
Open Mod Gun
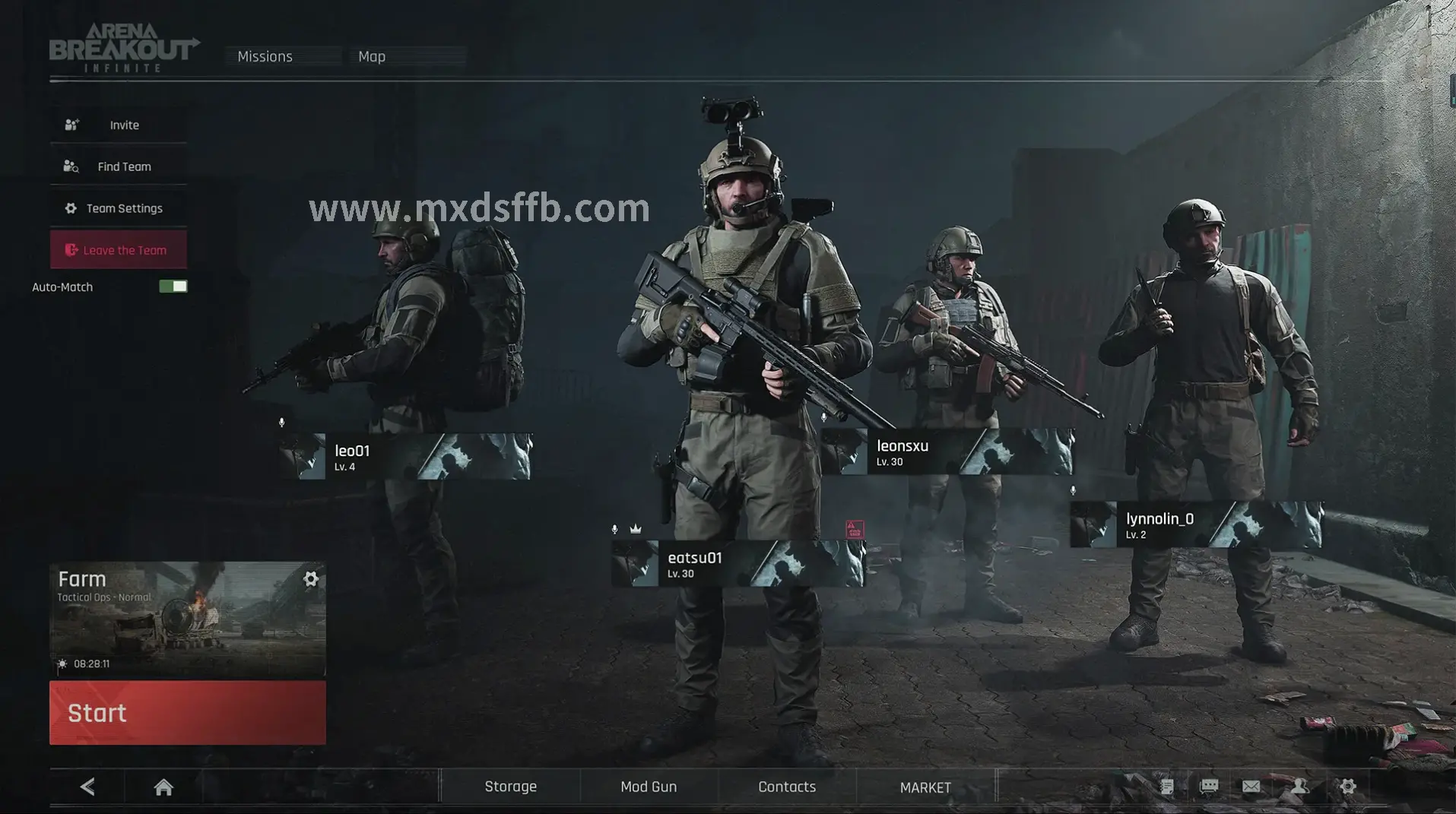[649, 787]
